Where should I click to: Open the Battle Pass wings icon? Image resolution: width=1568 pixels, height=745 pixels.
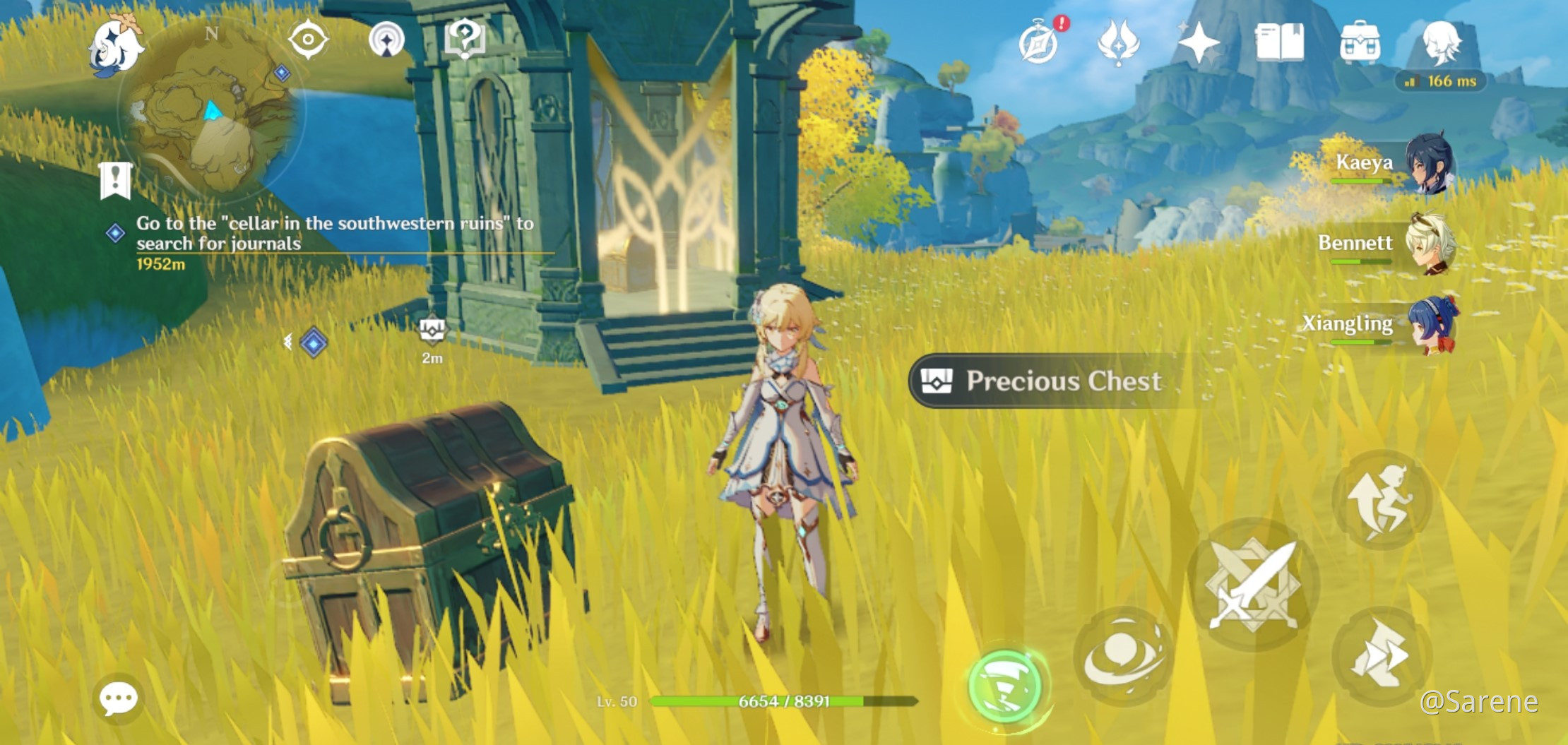pyautogui.click(x=1119, y=44)
